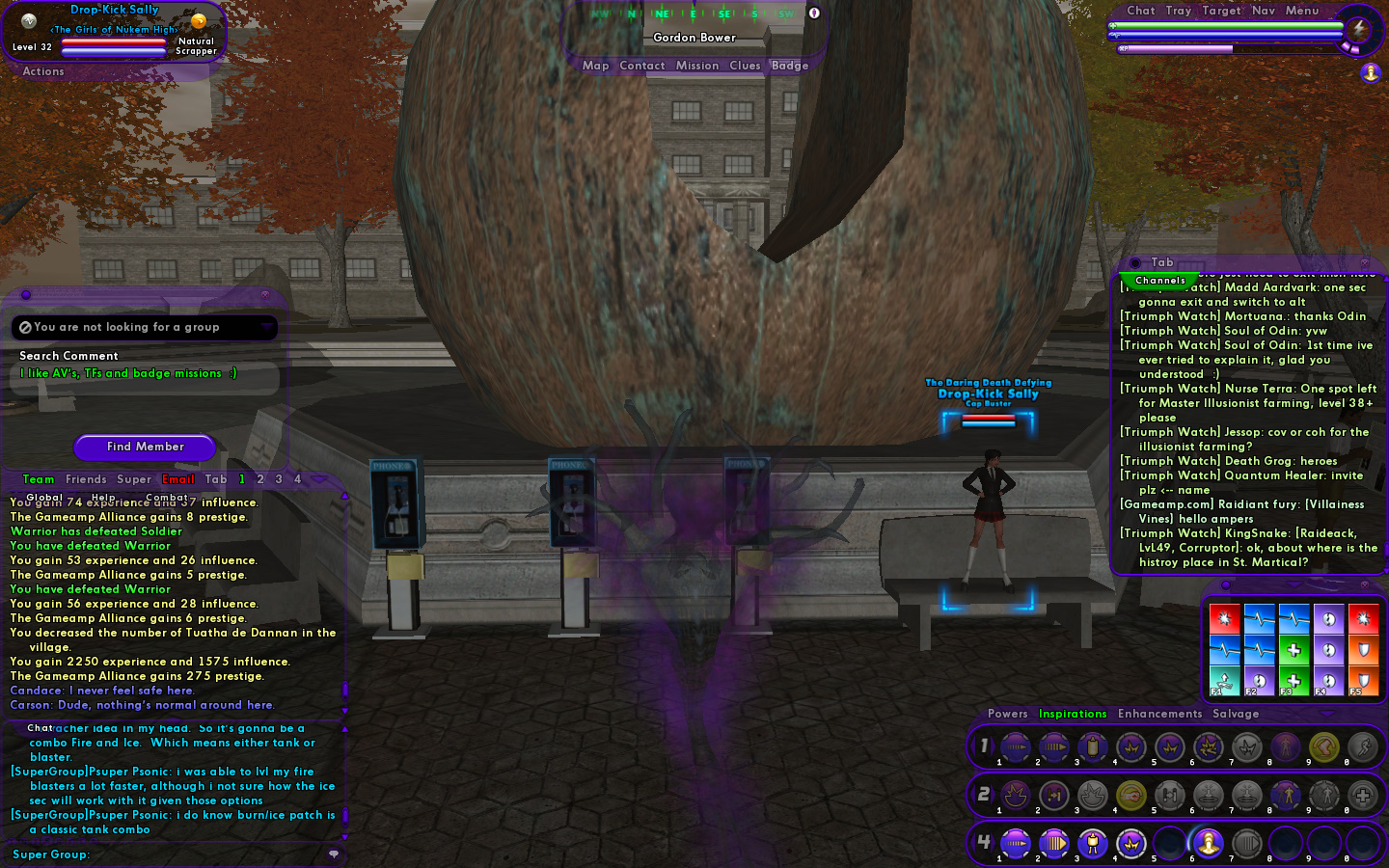The width and height of the screenshot is (1389, 868).
Task: Toggle the Chat window
Action: click(x=1140, y=11)
